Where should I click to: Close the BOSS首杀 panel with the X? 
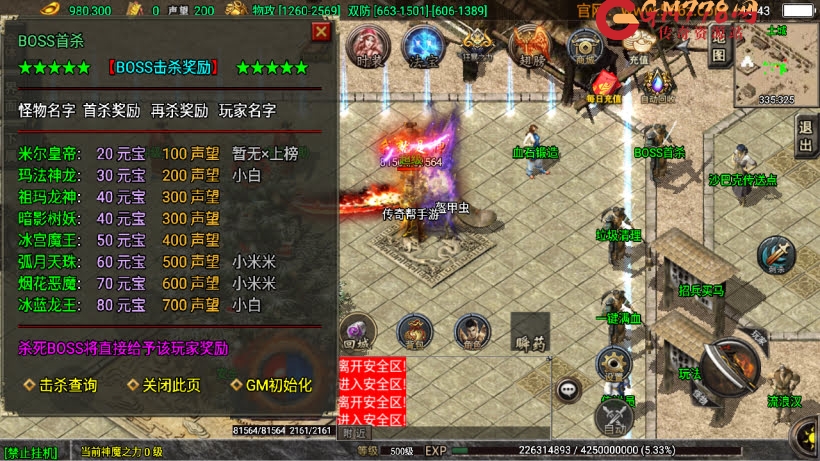point(321,32)
